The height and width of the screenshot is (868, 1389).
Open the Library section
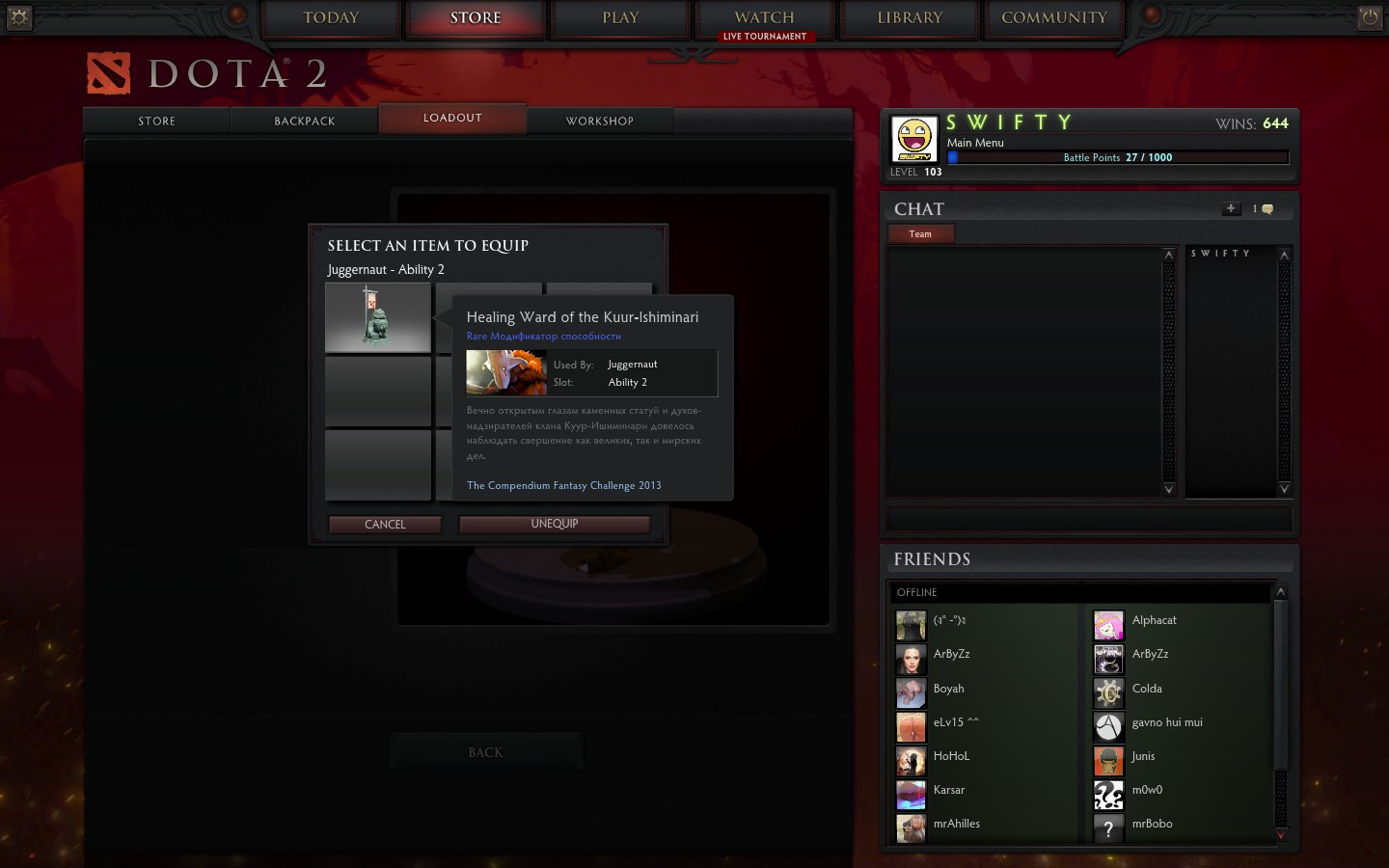(x=910, y=18)
